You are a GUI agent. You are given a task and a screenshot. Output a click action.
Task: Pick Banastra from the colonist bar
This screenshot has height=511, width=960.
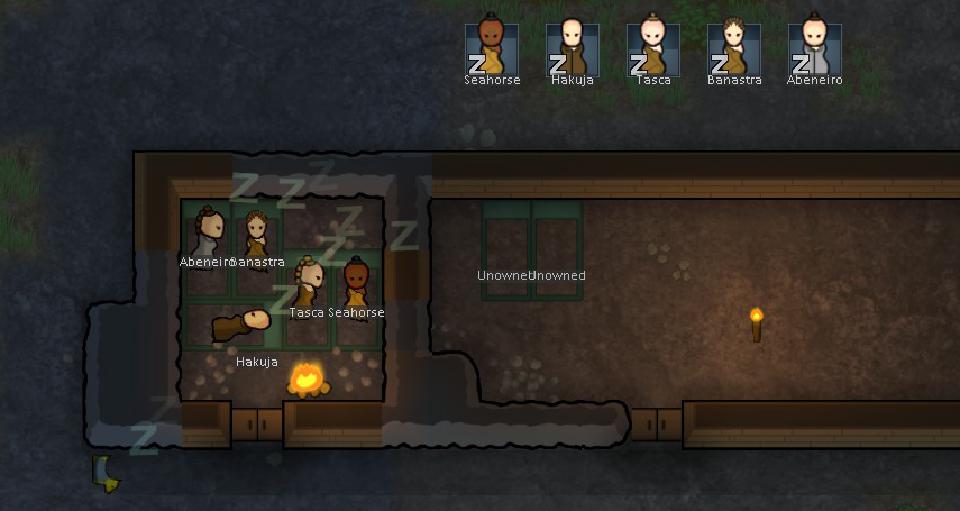coord(734,48)
